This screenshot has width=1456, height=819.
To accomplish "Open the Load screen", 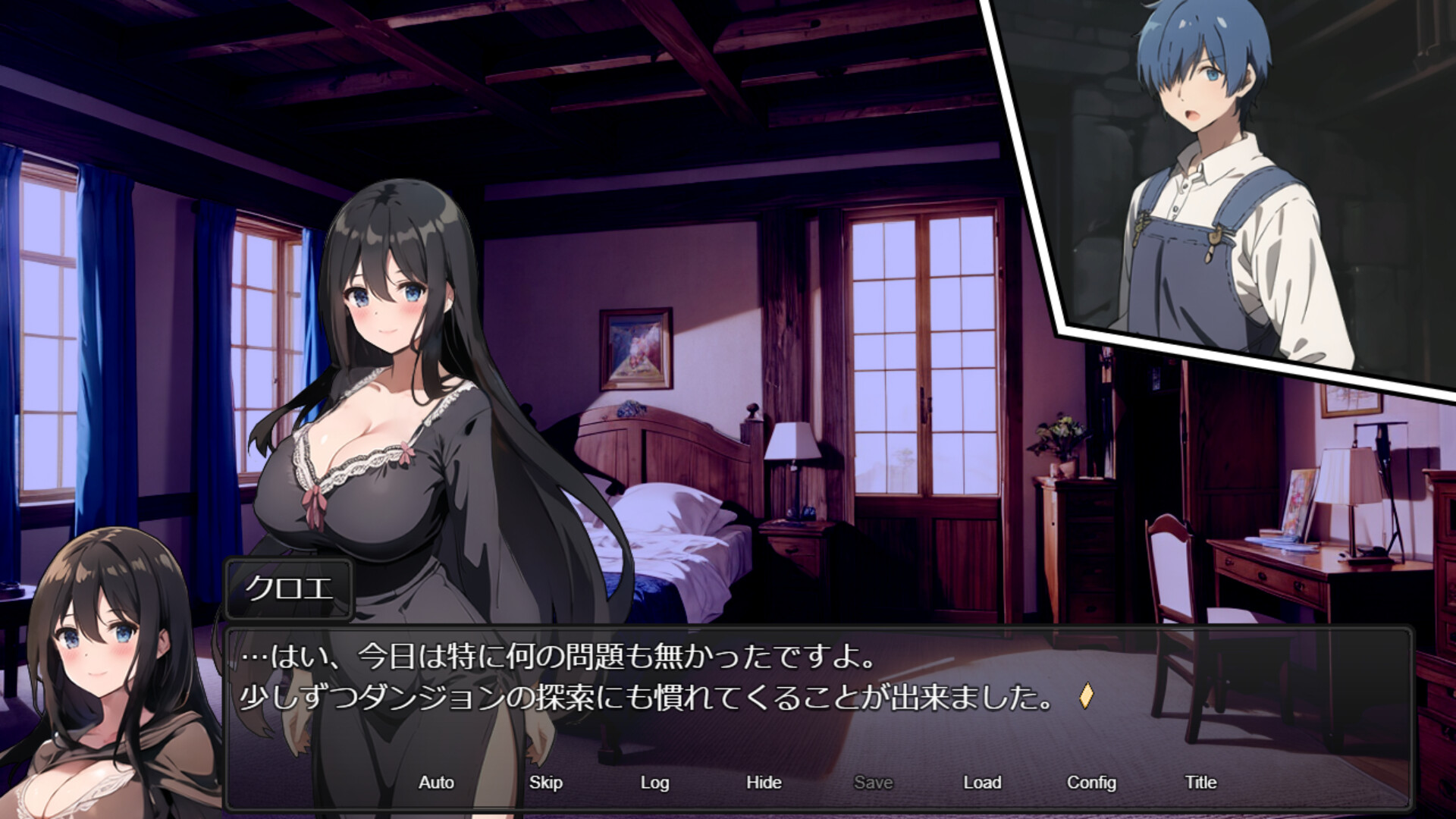I will point(982,782).
